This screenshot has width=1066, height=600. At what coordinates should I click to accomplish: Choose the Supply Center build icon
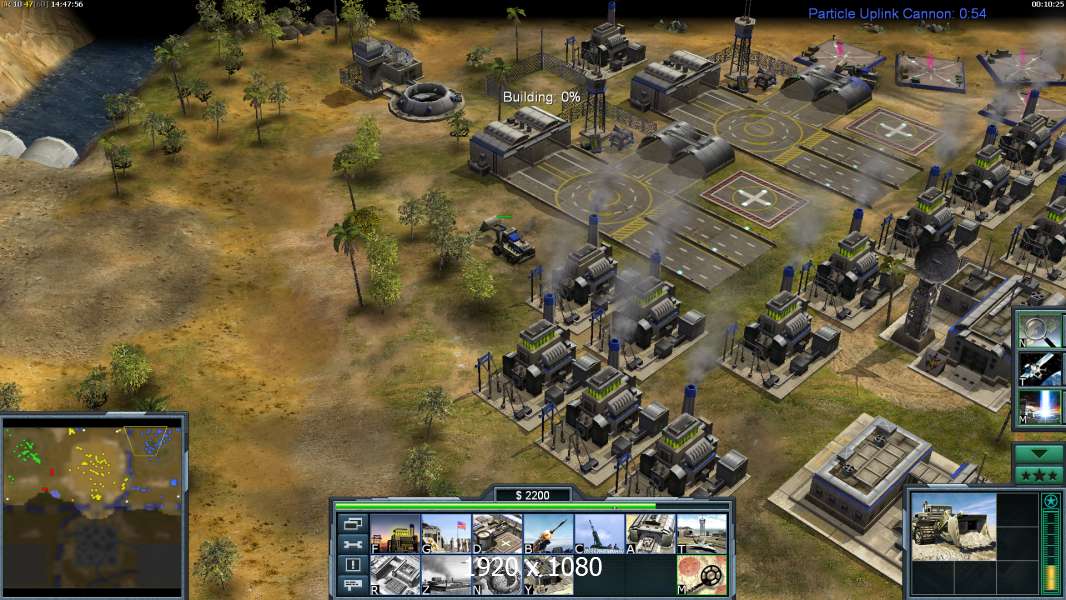click(497, 534)
